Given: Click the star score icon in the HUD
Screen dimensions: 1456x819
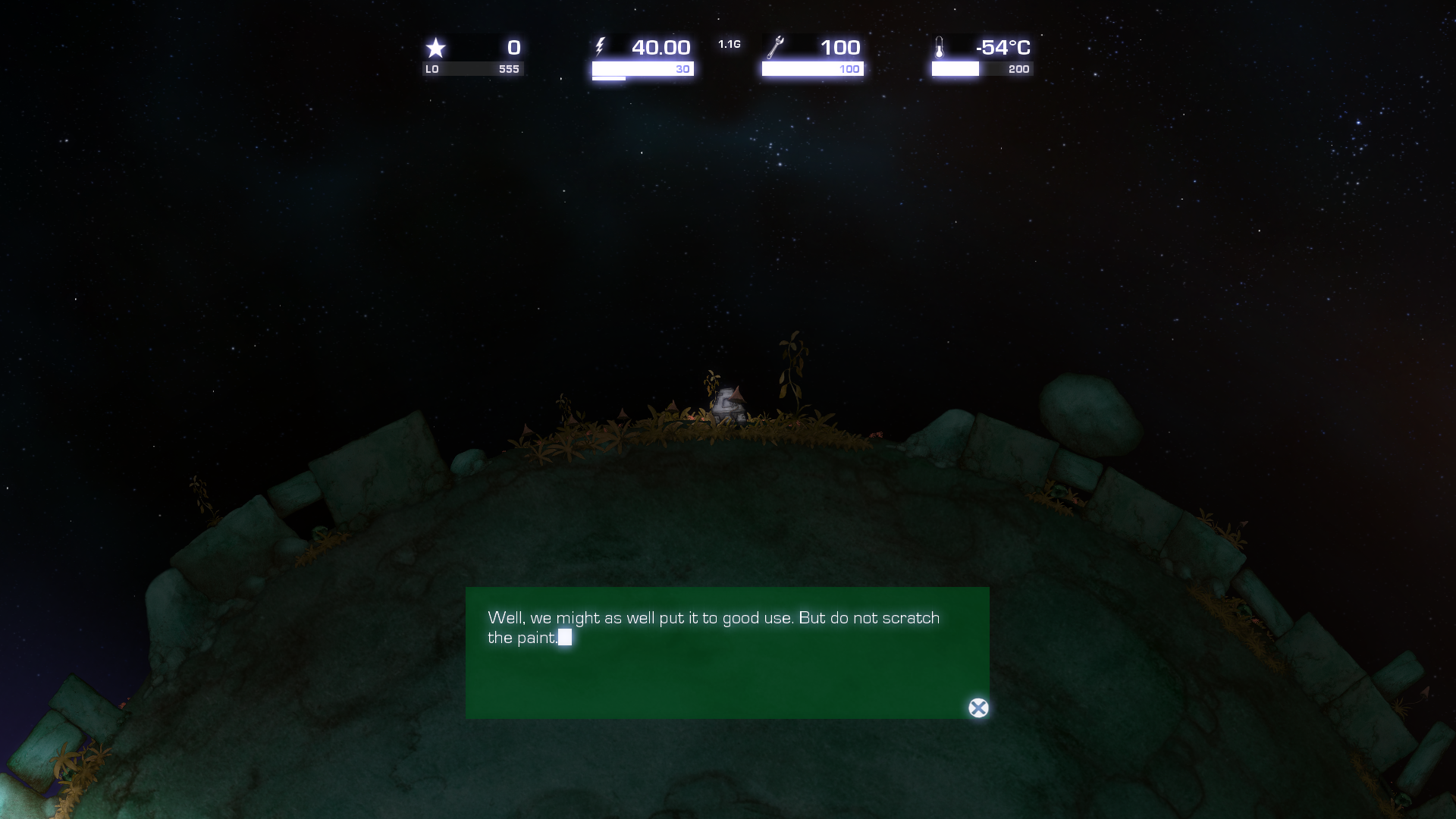Looking at the screenshot, I should click(x=436, y=48).
